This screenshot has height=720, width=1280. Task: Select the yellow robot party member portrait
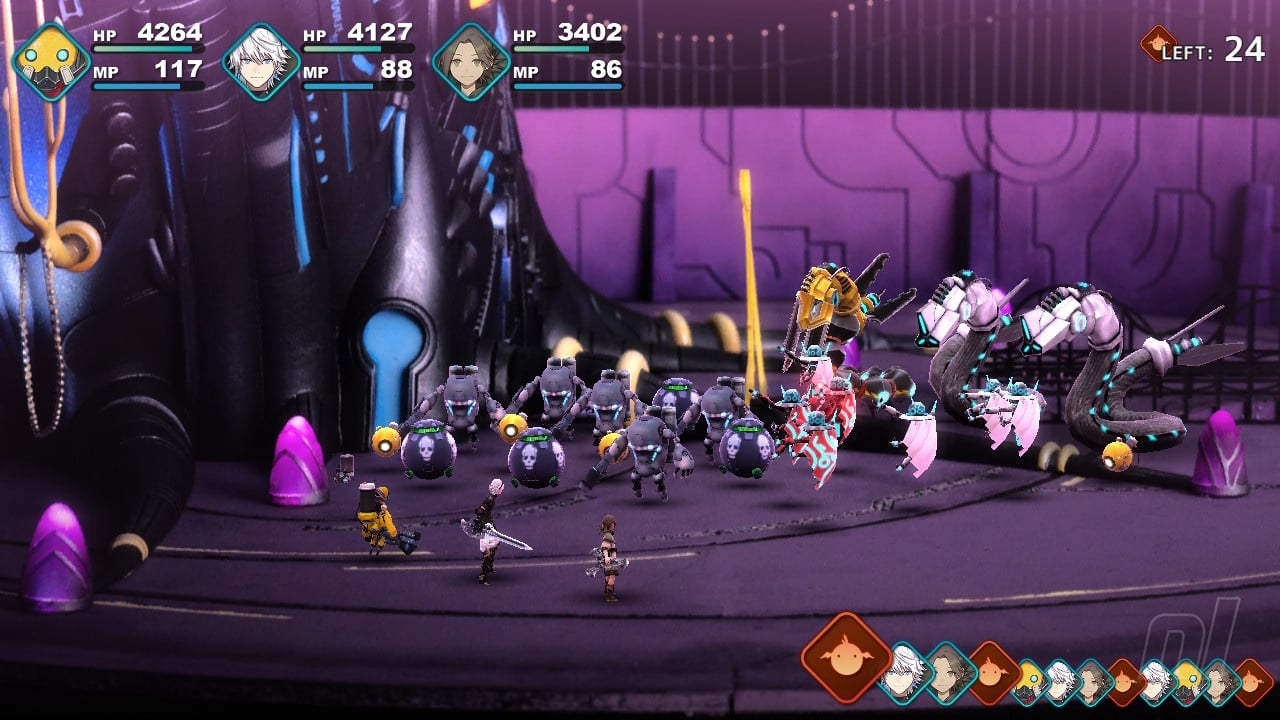pyautogui.click(x=51, y=62)
